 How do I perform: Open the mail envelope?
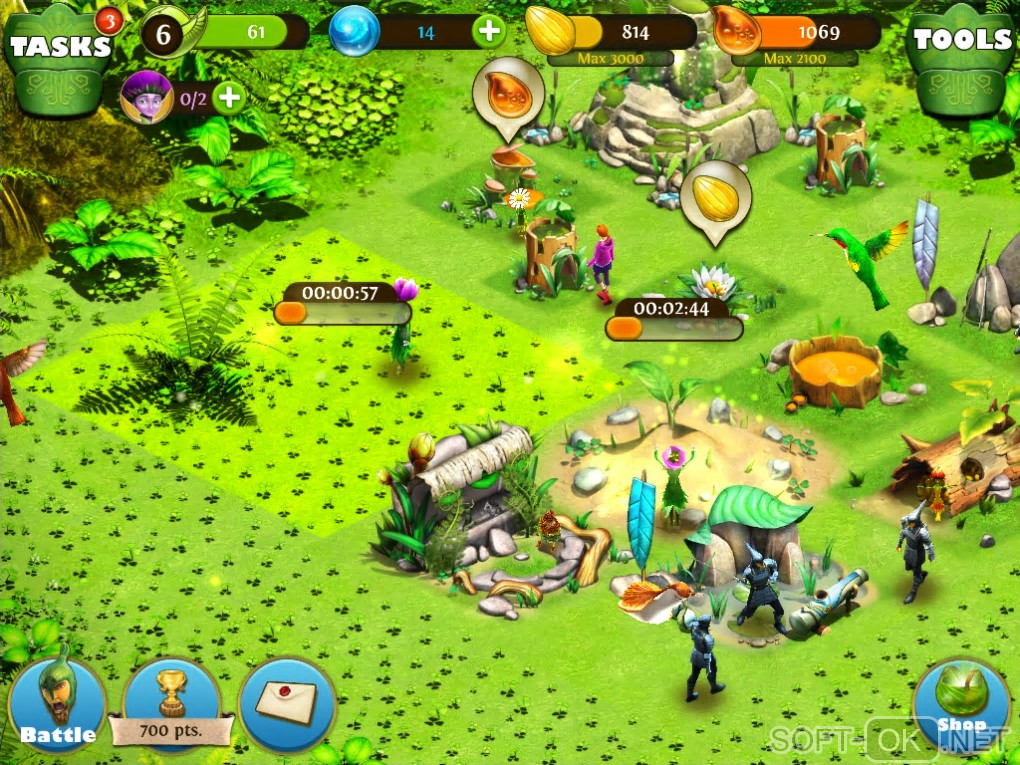click(287, 703)
